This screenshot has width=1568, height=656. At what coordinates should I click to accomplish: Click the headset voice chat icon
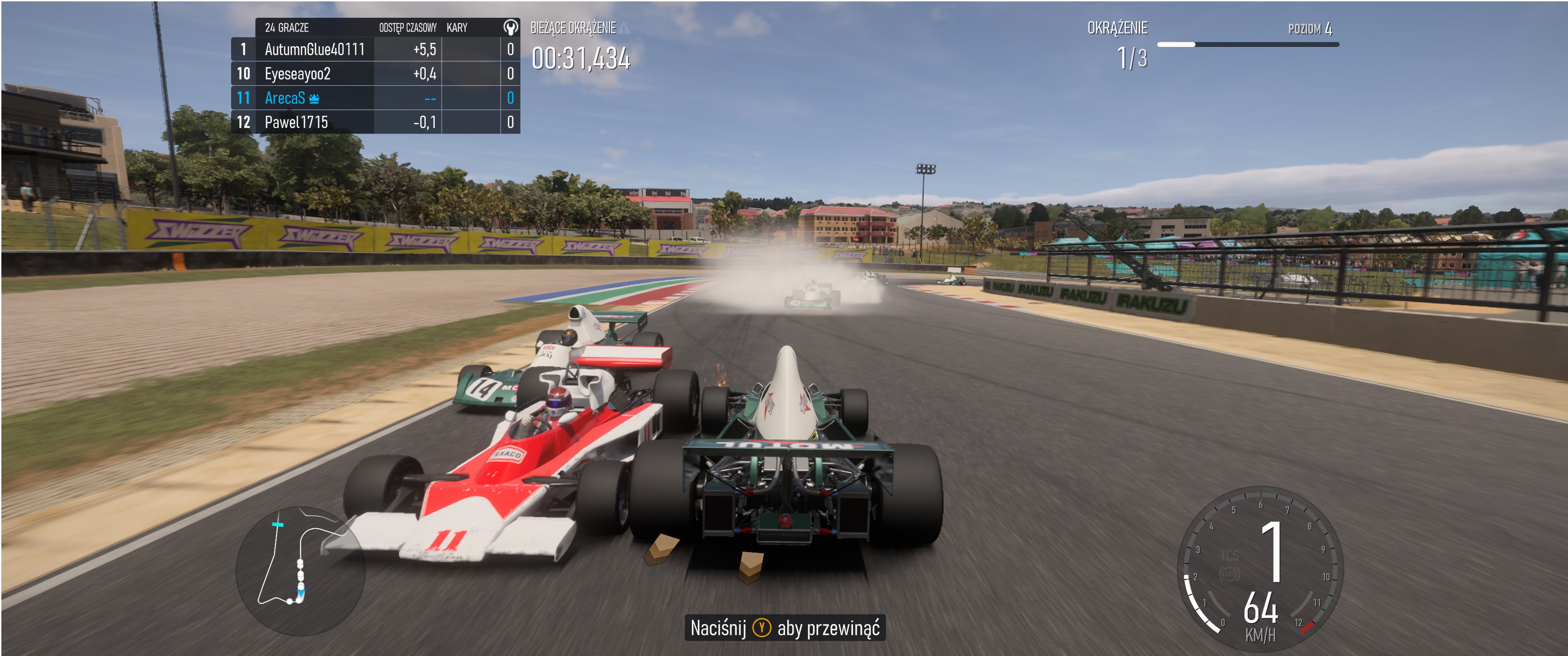pyautogui.click(x=510, y=27)
